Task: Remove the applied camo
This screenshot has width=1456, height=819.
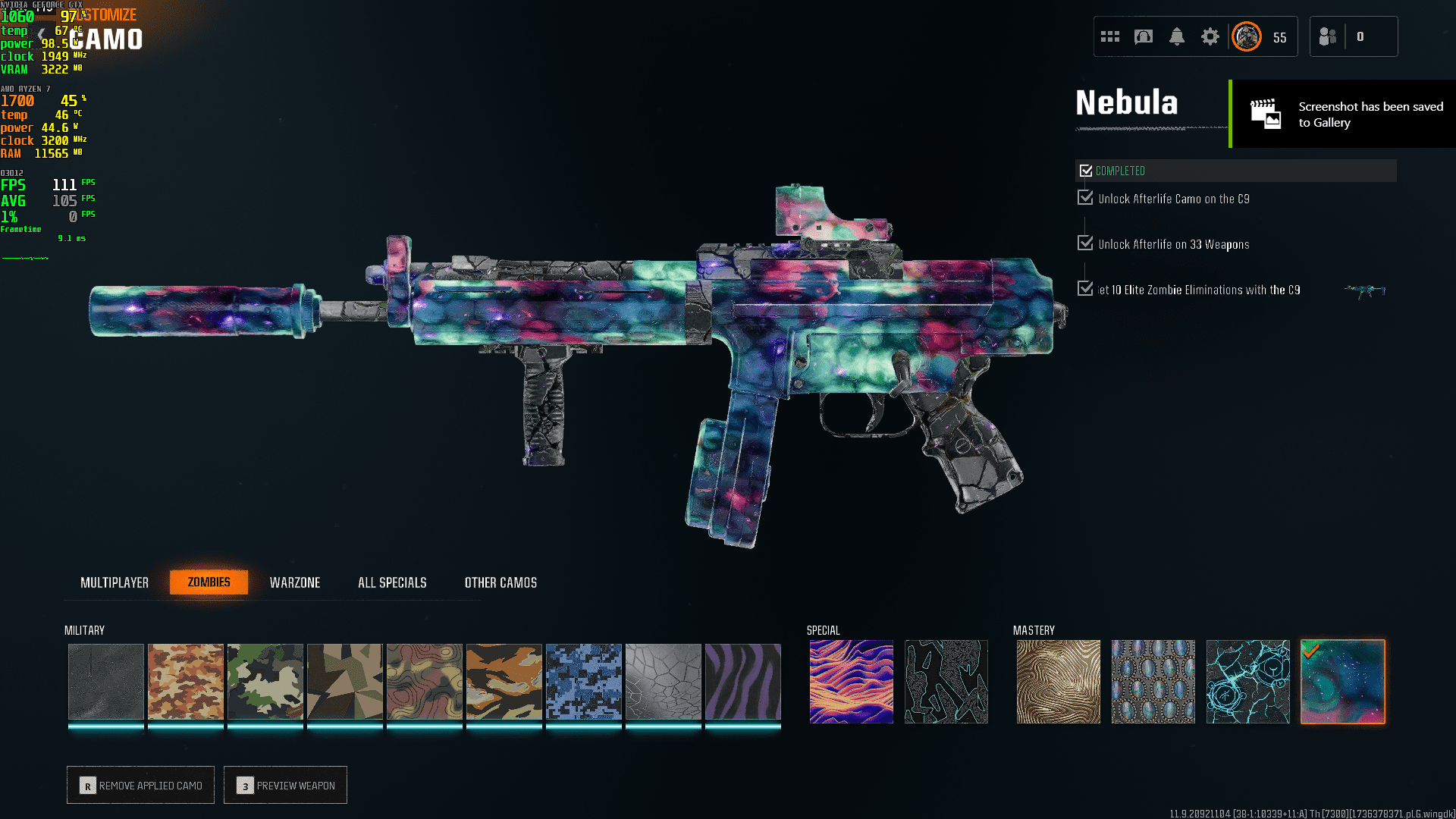Action: tap(140, 785)
